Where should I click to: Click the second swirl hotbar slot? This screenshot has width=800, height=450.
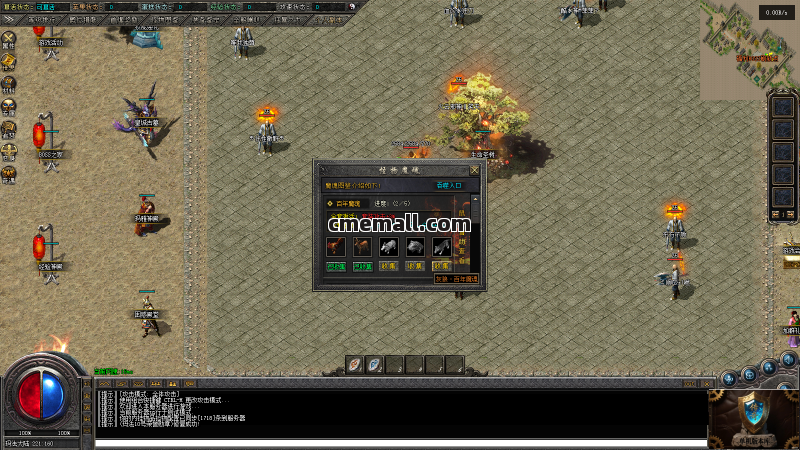pos(374,364)
